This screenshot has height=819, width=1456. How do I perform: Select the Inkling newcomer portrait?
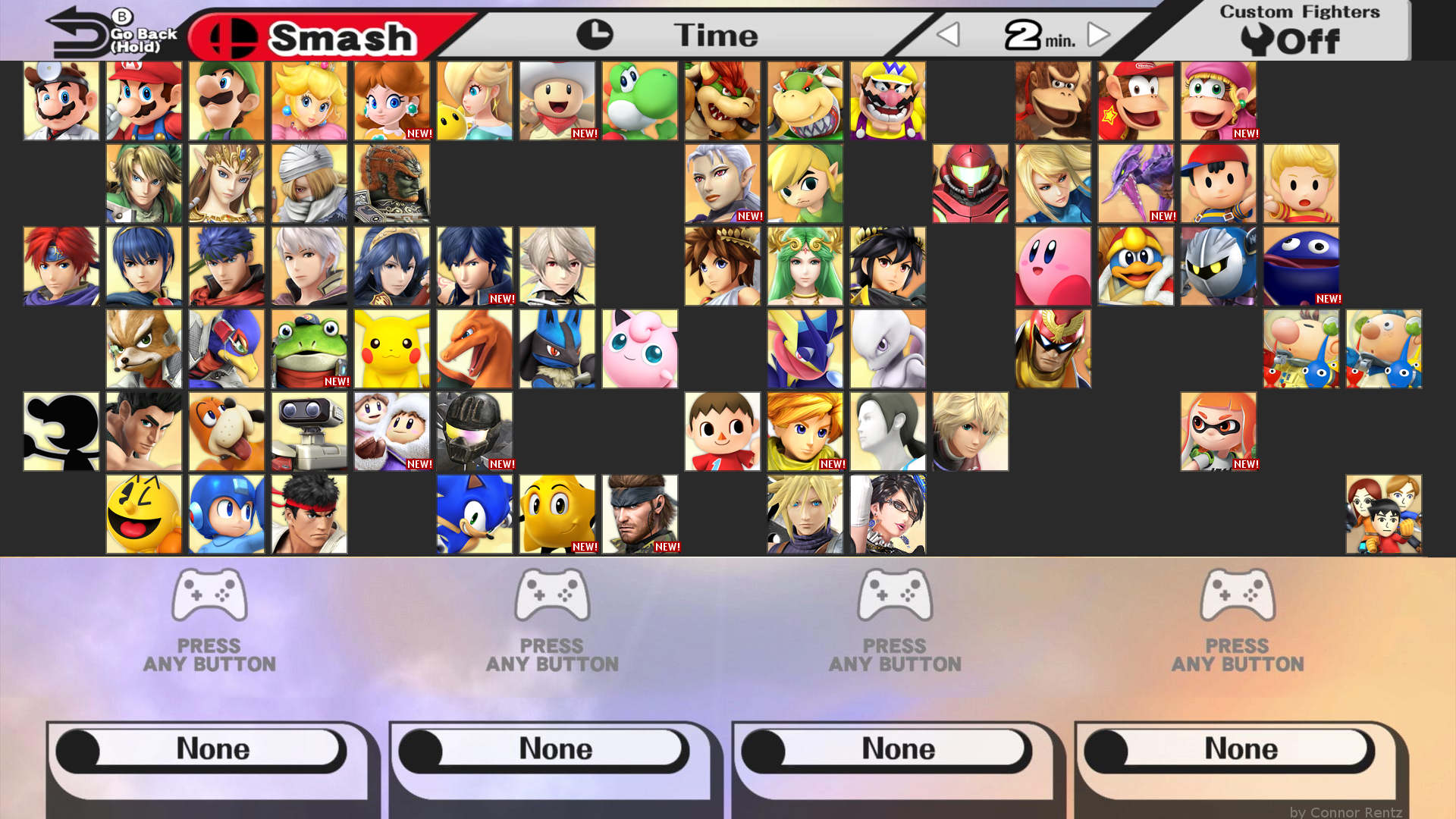point(1218,431)
